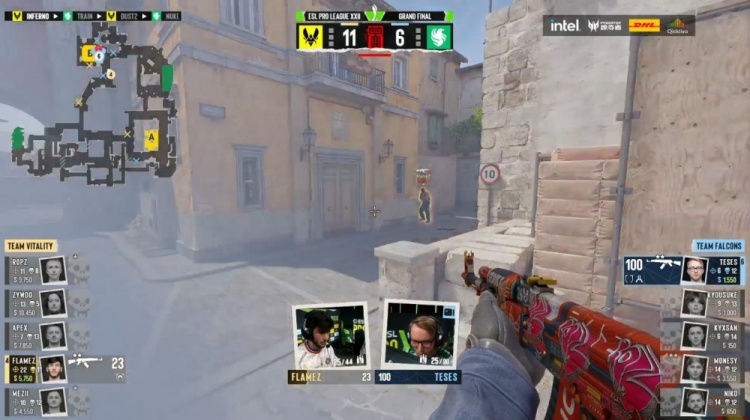Click the flameZ player webcam
Screen dimensions: 750x420
click(x=330, y=336)
